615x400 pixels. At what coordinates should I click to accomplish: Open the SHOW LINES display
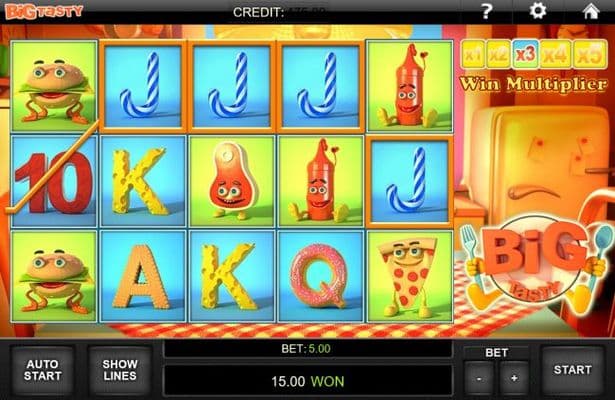[119, 370]
